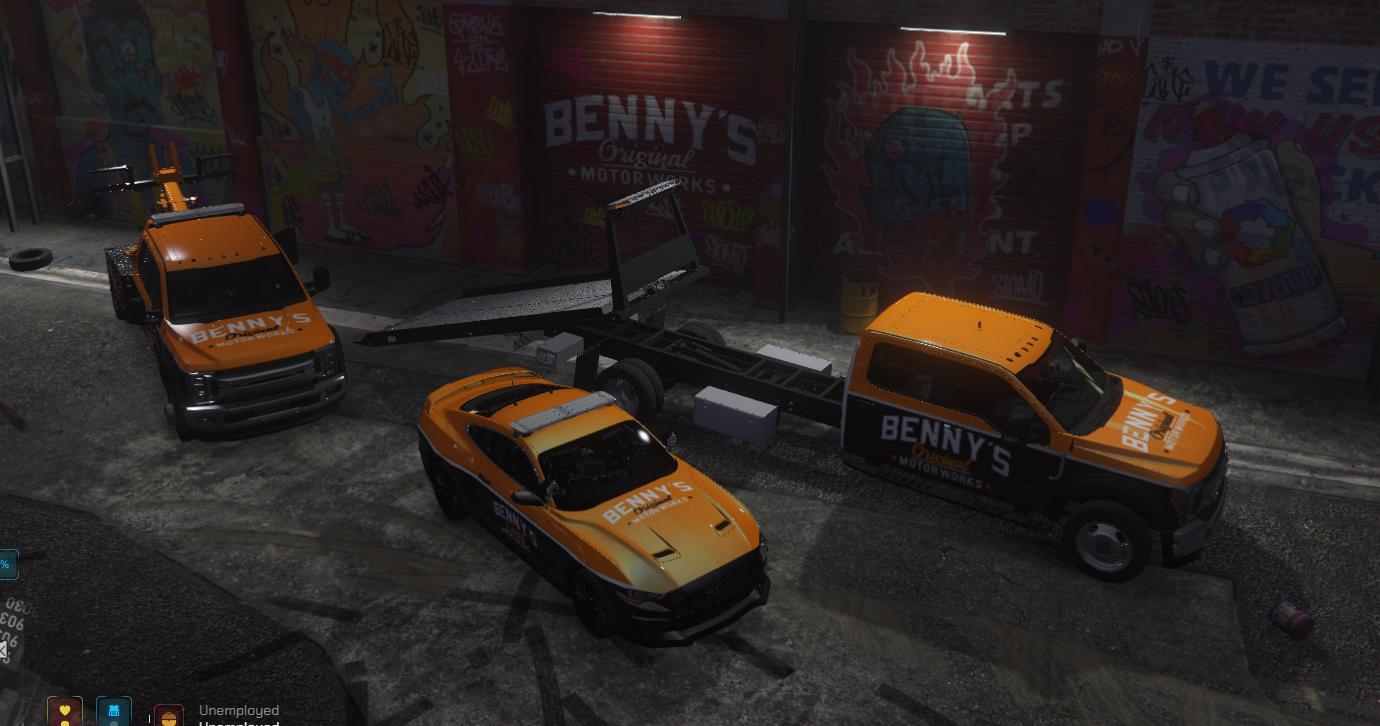
Task: Open the briefcase job icon
Action: [x=168, y=717]
